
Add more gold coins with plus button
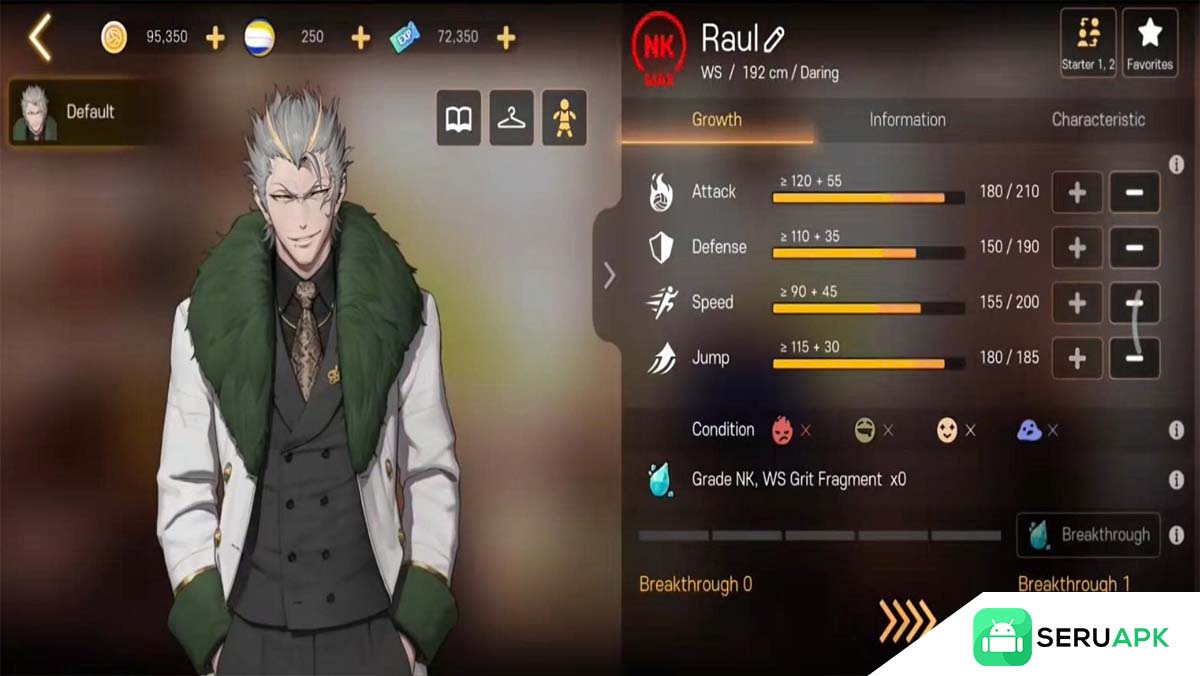[x=215, y=38]
